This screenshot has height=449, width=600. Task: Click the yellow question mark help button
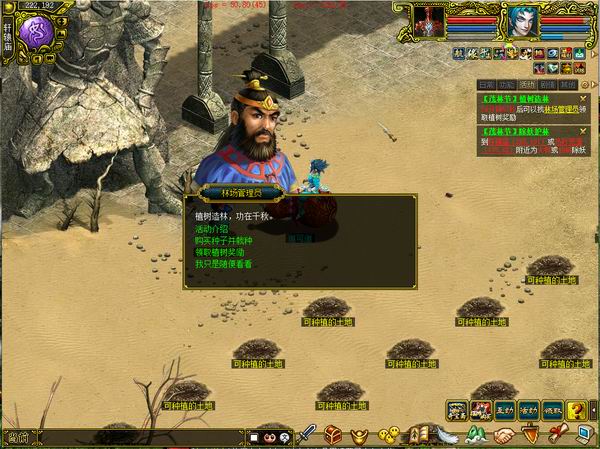(x=576, y=410)
